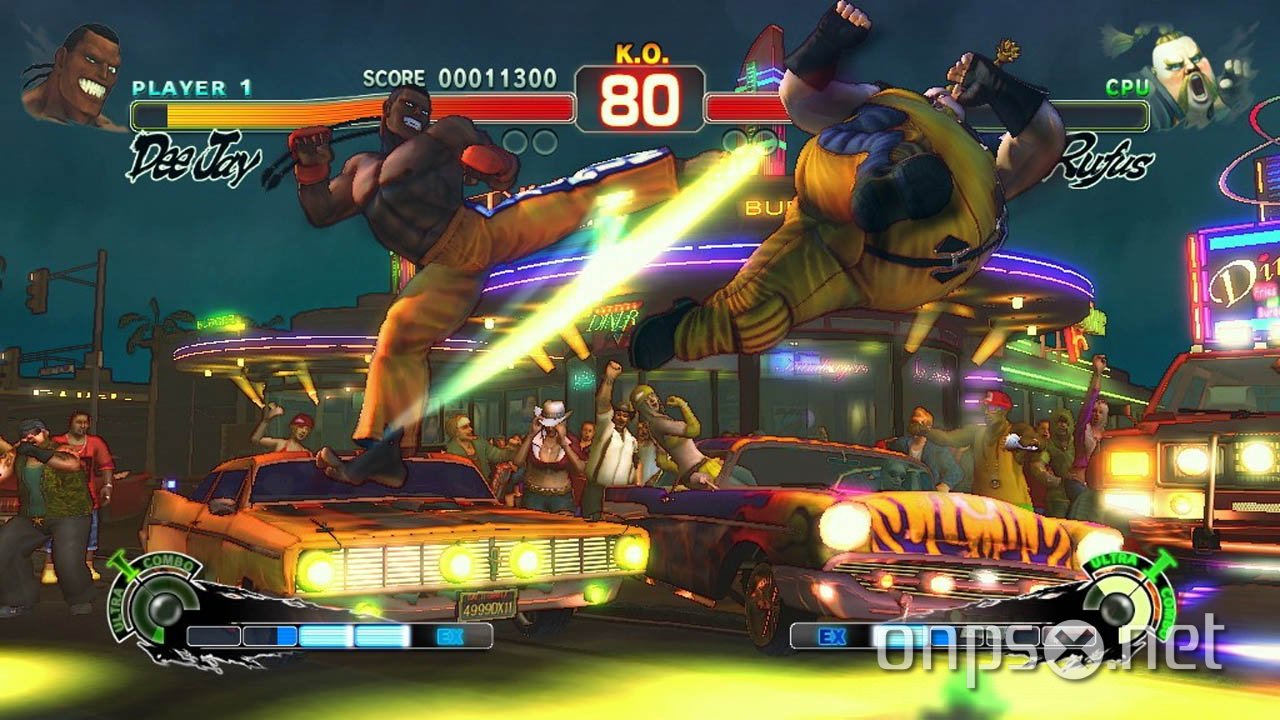This screenshot has width=1280, height=720.
Task: Expand the round timer showing 80
Action: [641, 100]
